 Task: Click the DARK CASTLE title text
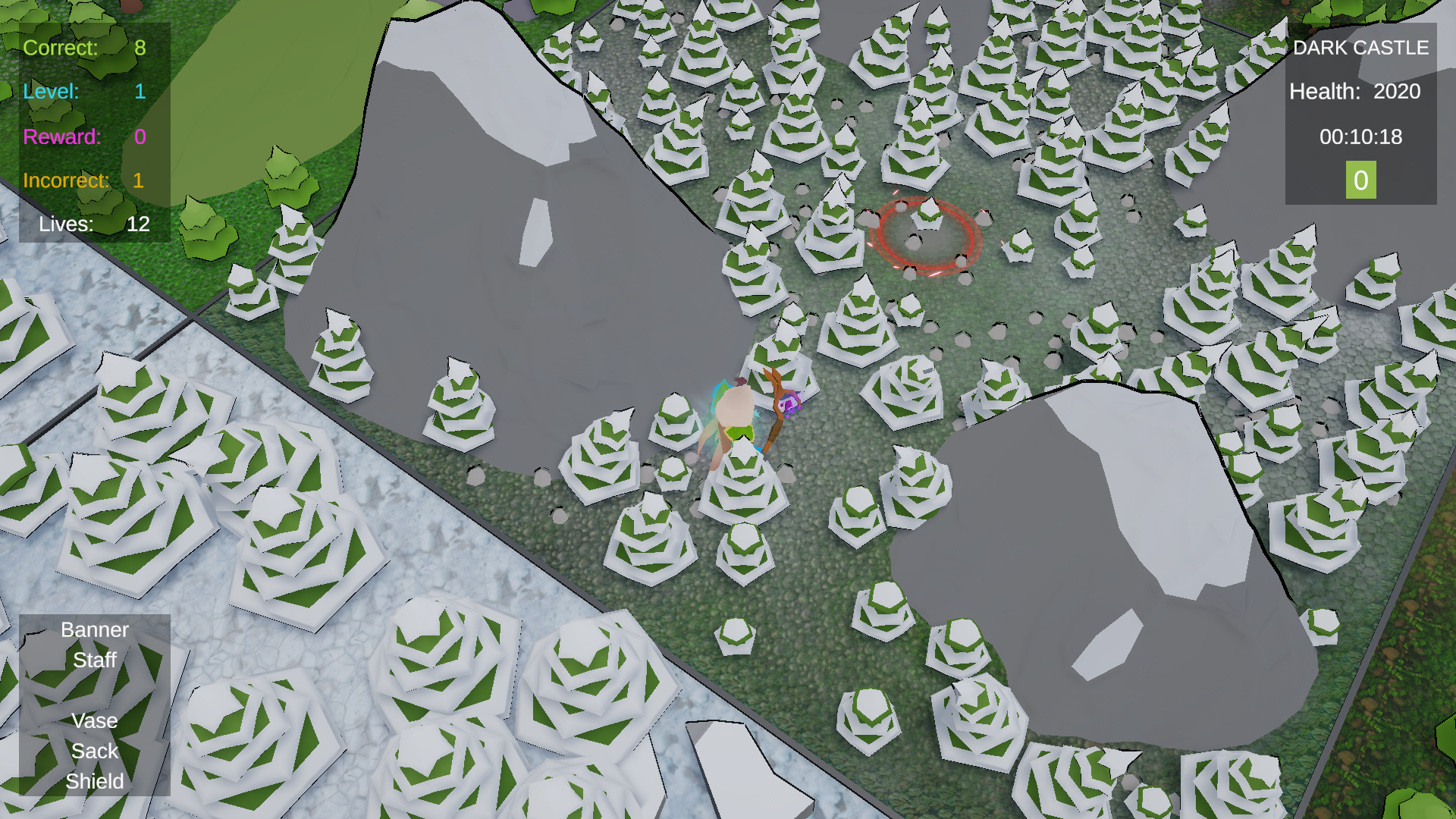pyautogui.click(x=1360, y=48)
